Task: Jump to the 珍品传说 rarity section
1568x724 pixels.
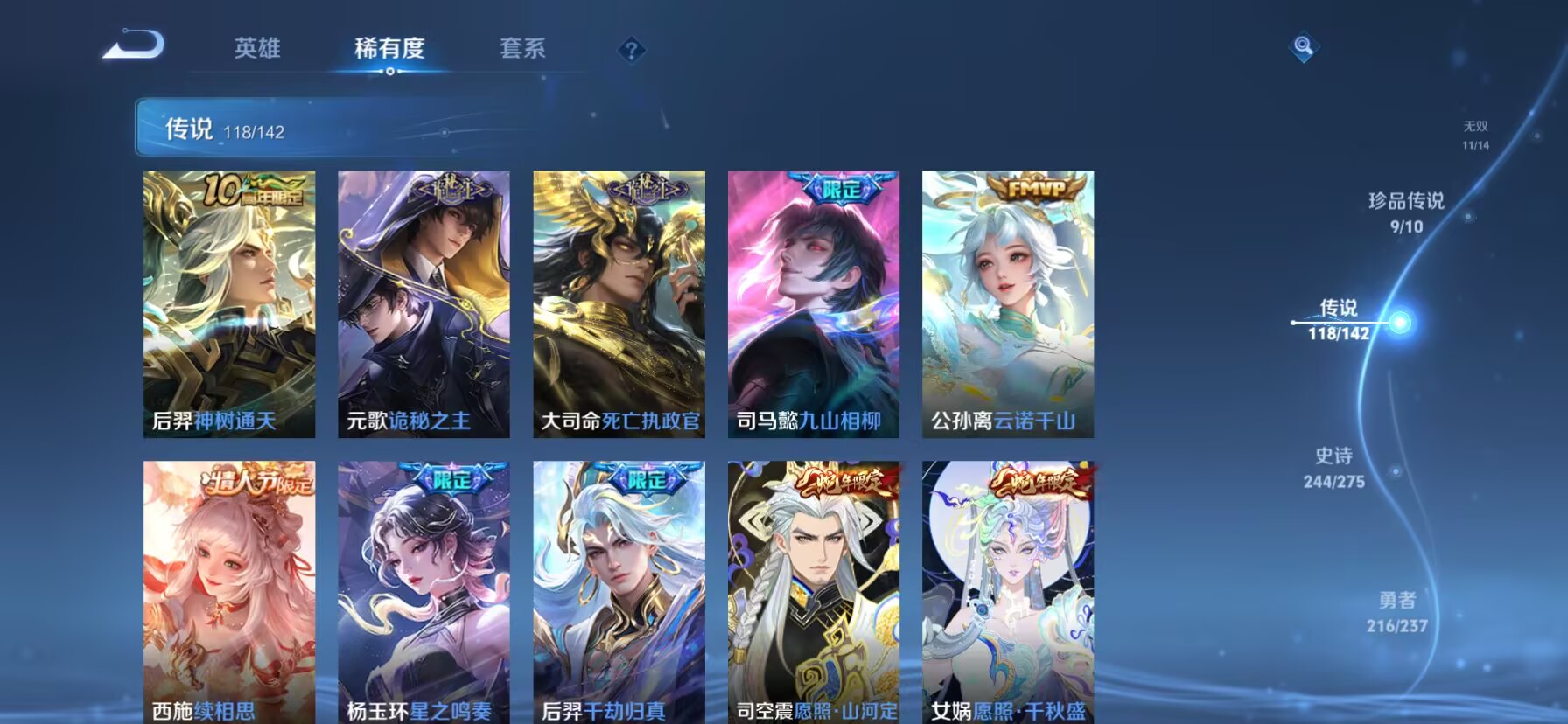Action: (x=1406, y=210)
